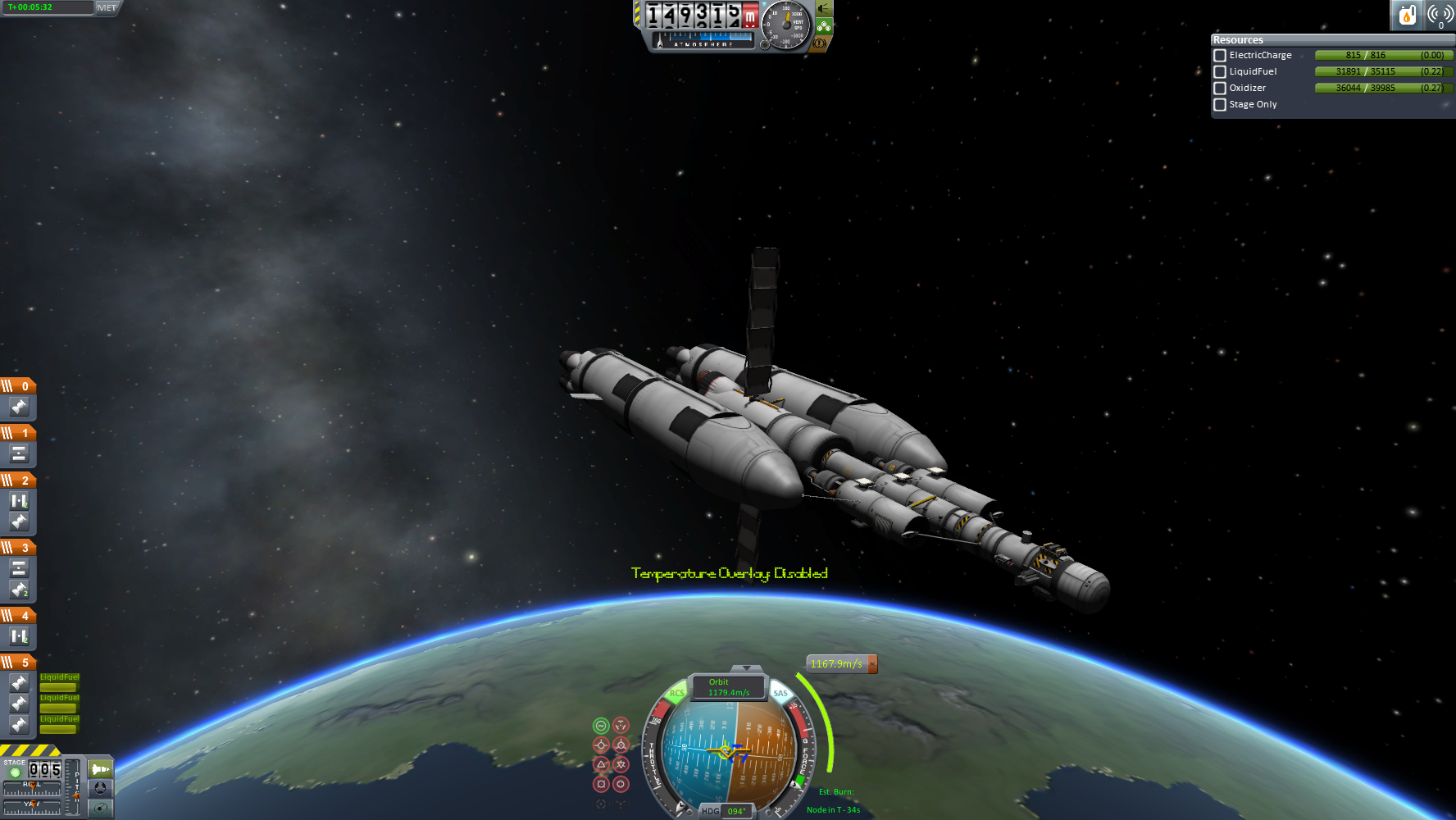Check the Stage Only option
This screenshot has height=820, width=1456.
tap(1220, 105)
